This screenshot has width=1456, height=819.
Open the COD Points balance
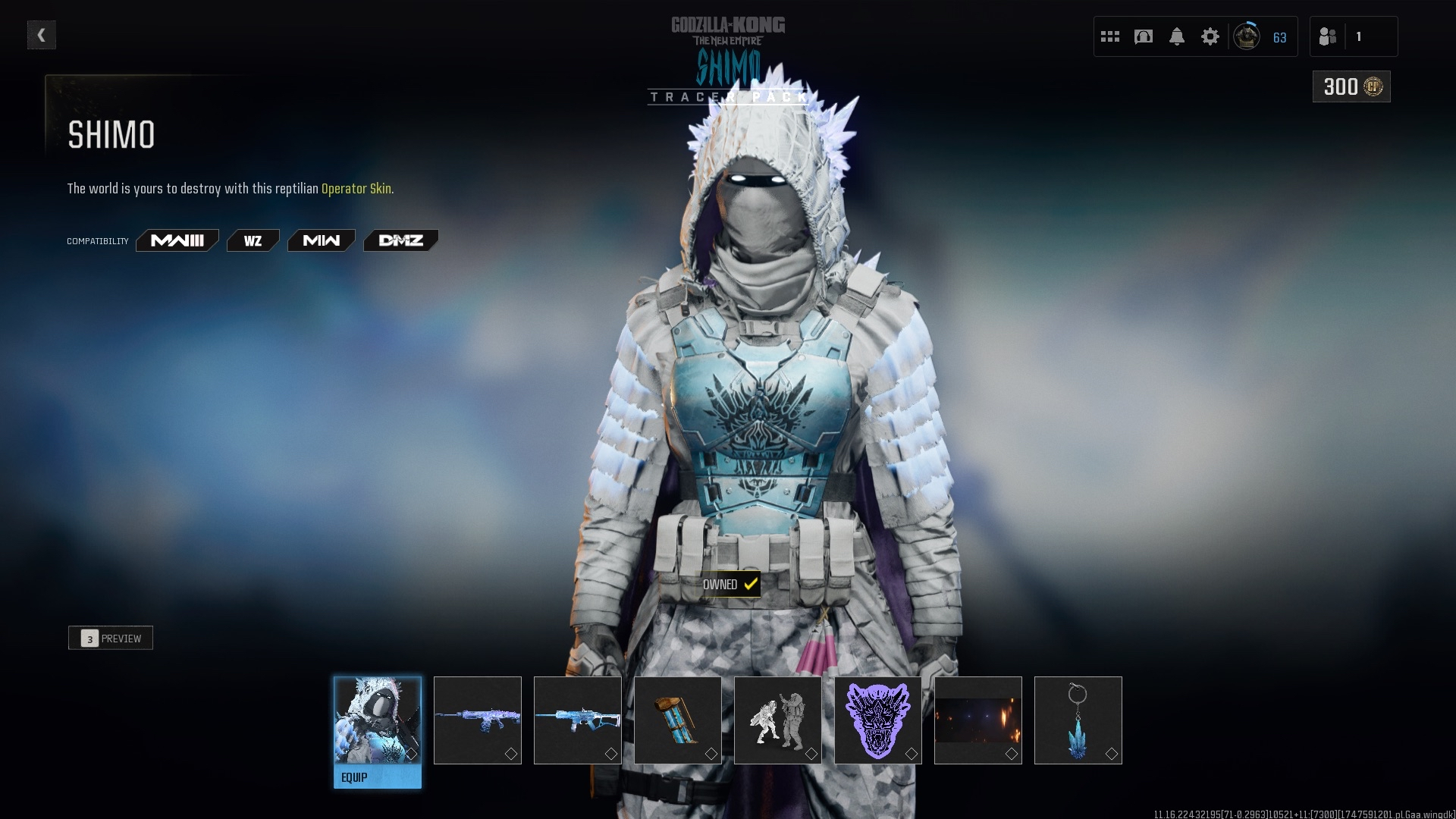coord(1351,87)
